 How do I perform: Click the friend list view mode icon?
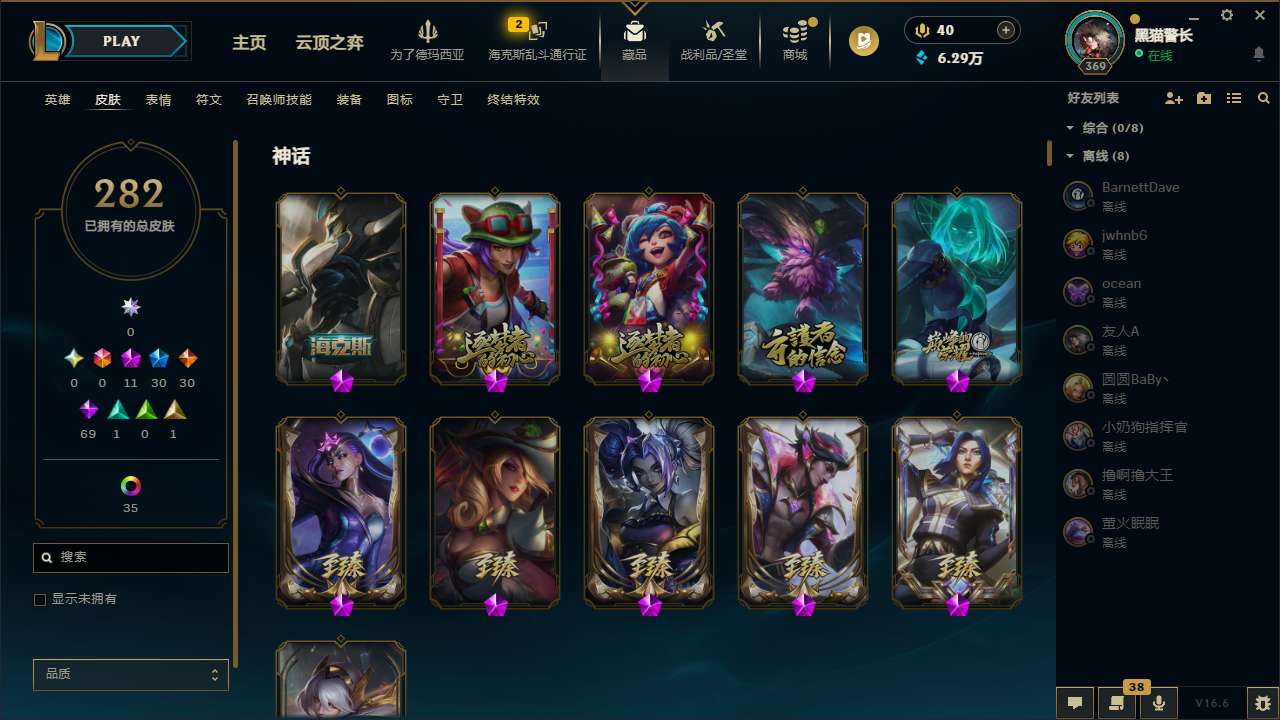point(1234,98)
